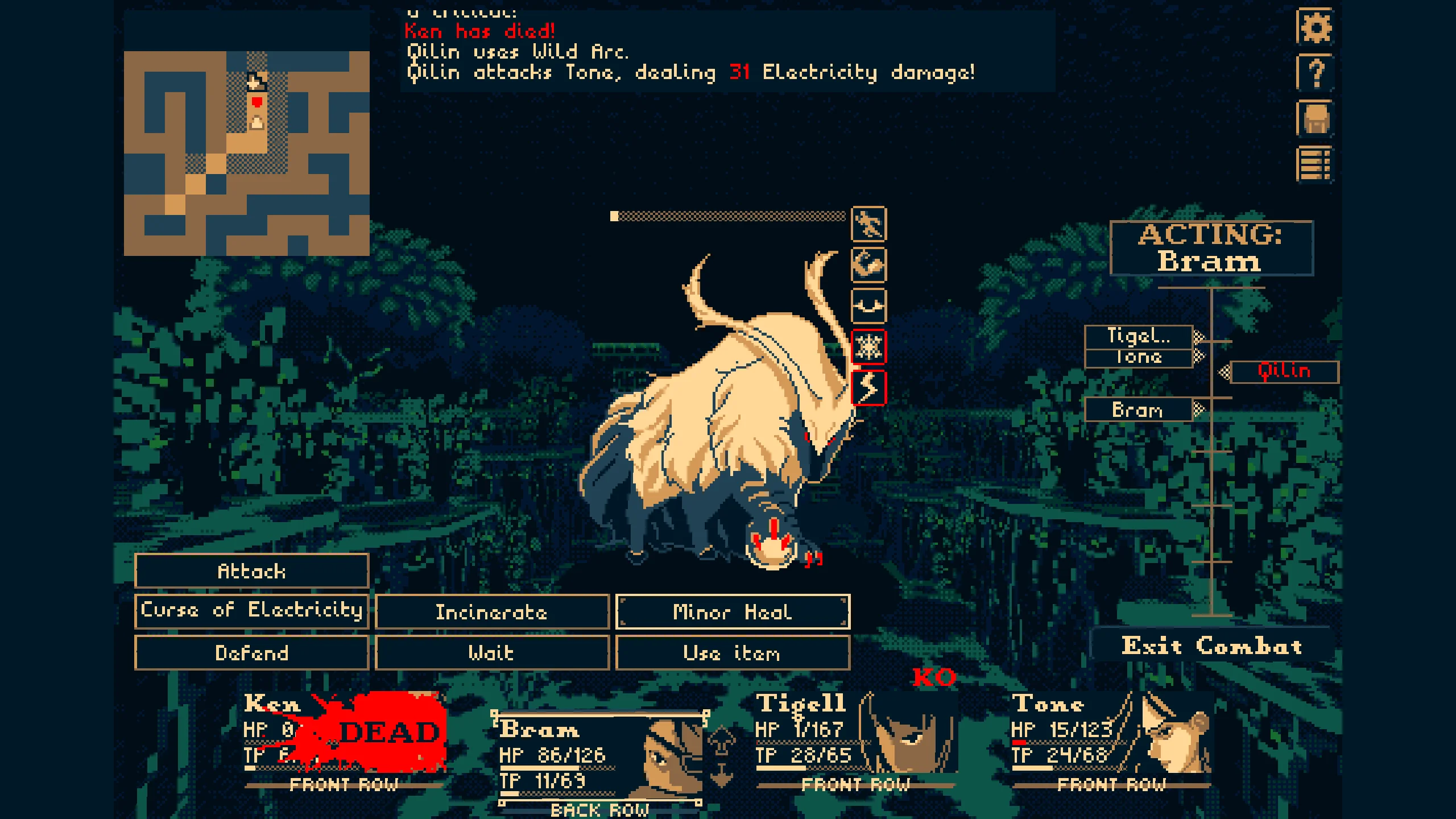Choose the Attack command
1456x819 pixels.
tap(251, 571)
